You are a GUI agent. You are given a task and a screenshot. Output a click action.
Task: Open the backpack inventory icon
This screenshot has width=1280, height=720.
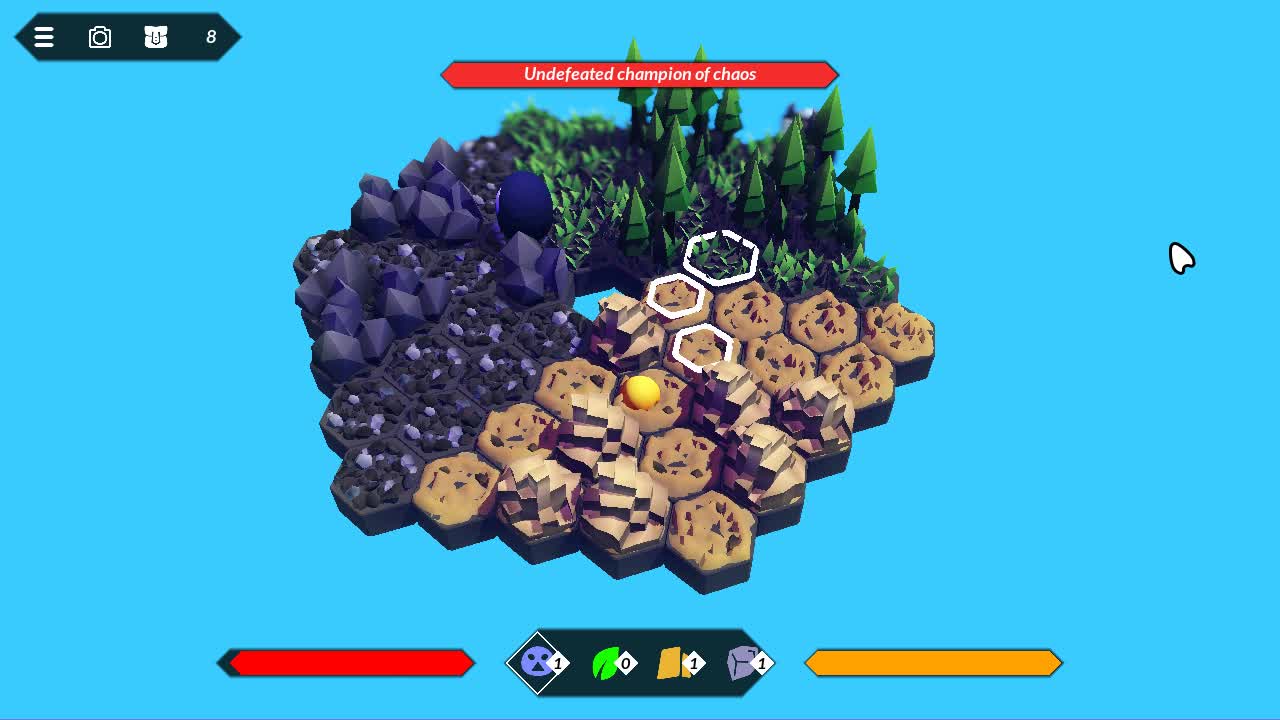pyautogui.click(x=157, y=37)
